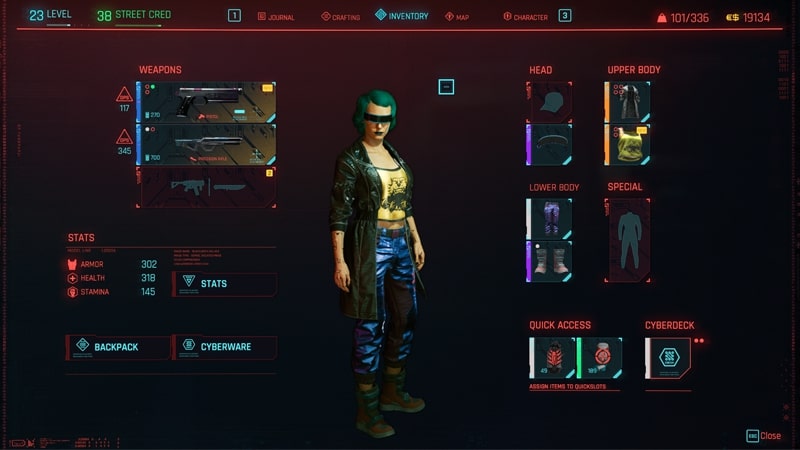Image resolution: width=800 pixels, height=450 pixels.
Task: Open the Cyberware menu
Action: (225, 347)
